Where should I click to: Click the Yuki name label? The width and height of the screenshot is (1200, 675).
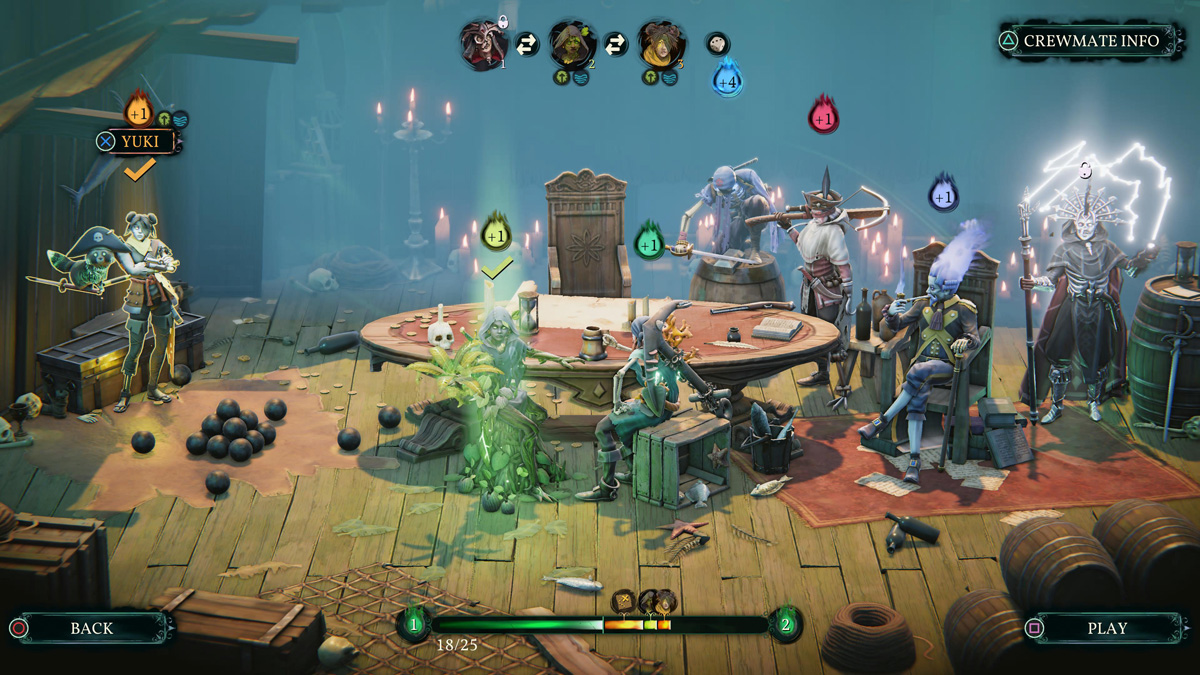139,141
